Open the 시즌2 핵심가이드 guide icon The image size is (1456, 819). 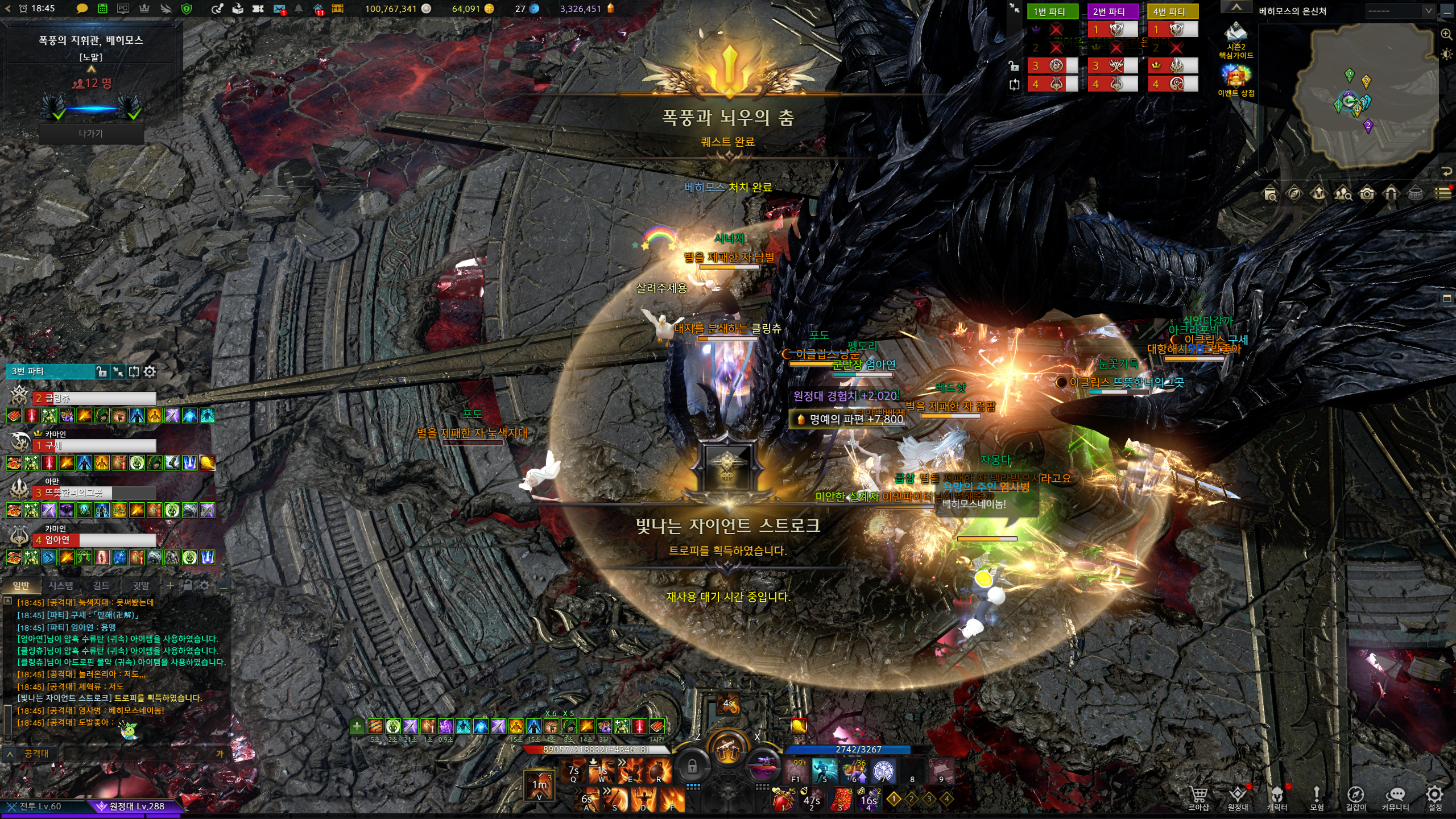[1235, 40]
